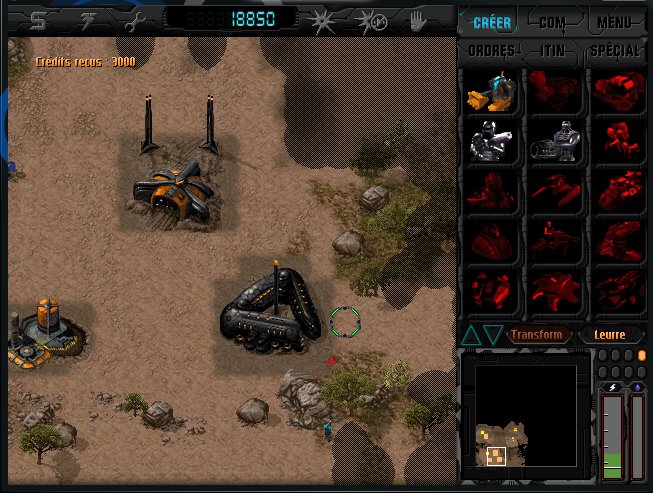
Task: Switch to the CRÉER tab
Action: 490,21
